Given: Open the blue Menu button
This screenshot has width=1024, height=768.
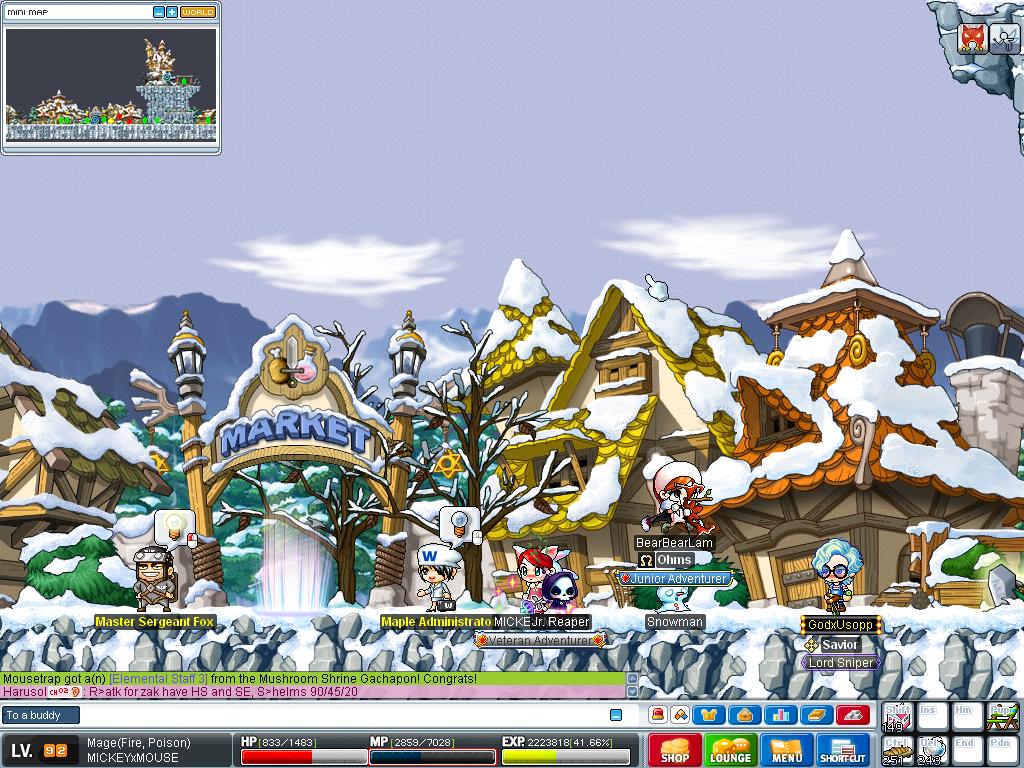Looking at the screenshot, I should (787, 750).
